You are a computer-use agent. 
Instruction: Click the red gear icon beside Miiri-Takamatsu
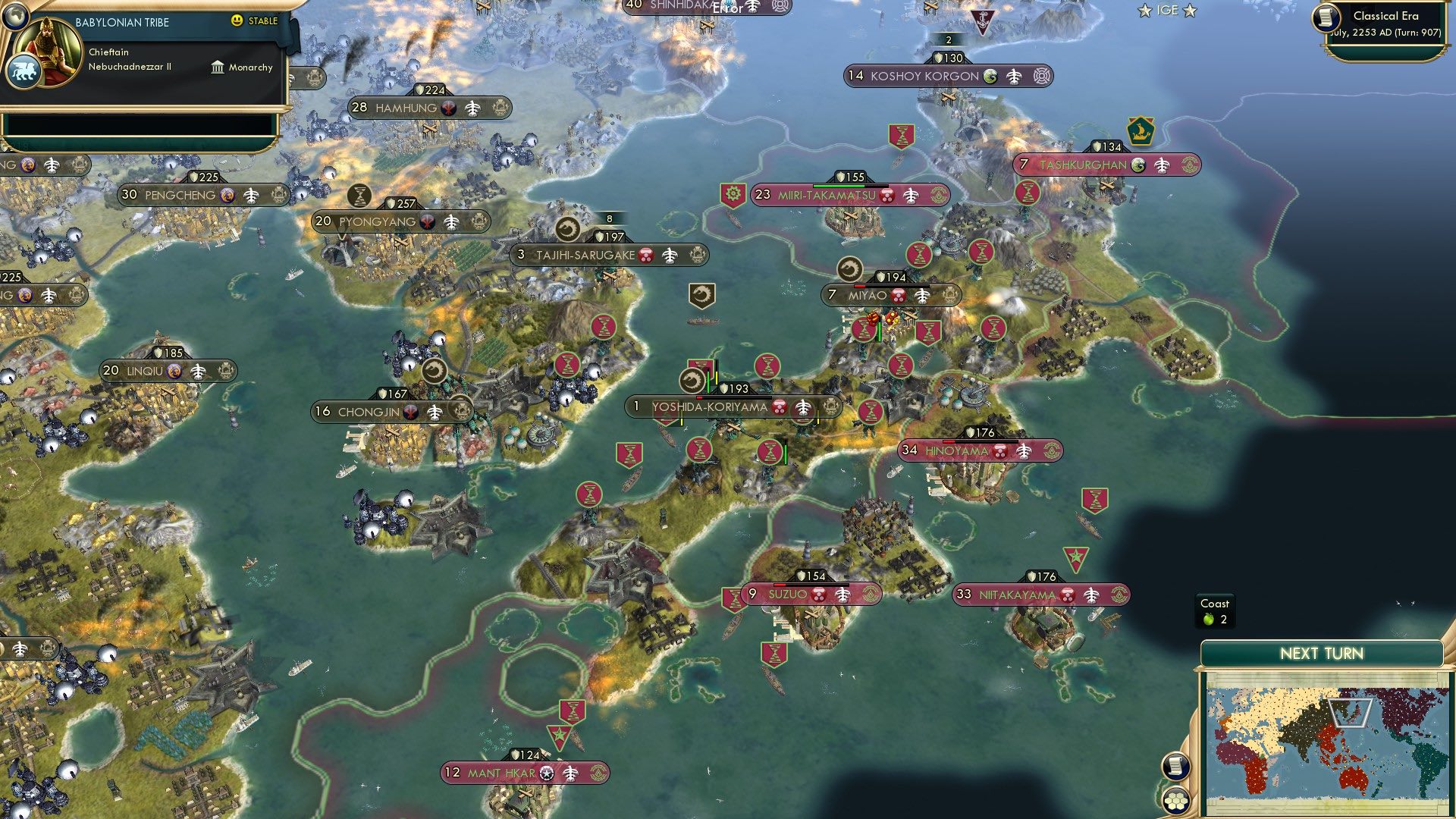[732, 195]
